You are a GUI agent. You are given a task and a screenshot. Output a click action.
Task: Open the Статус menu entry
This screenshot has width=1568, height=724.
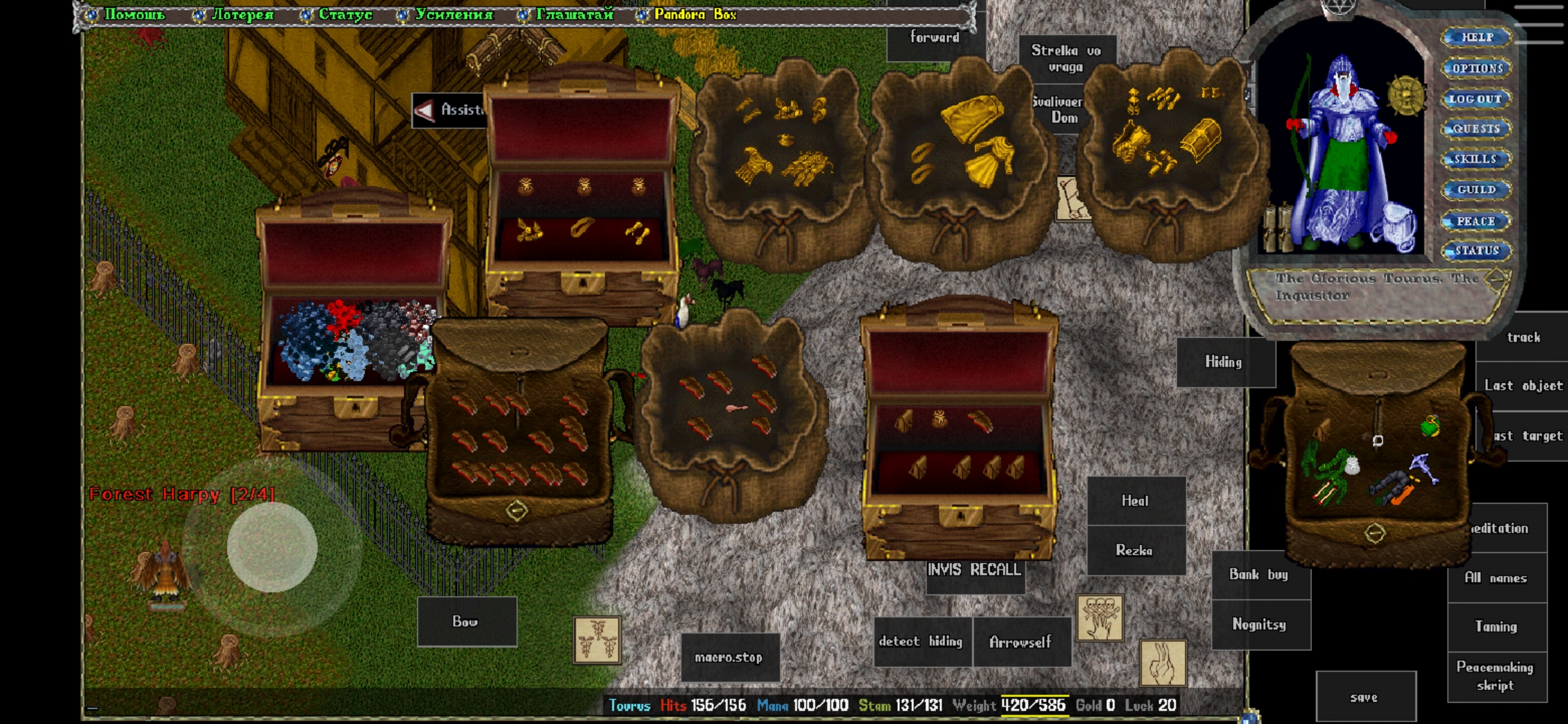pos(344,15)
